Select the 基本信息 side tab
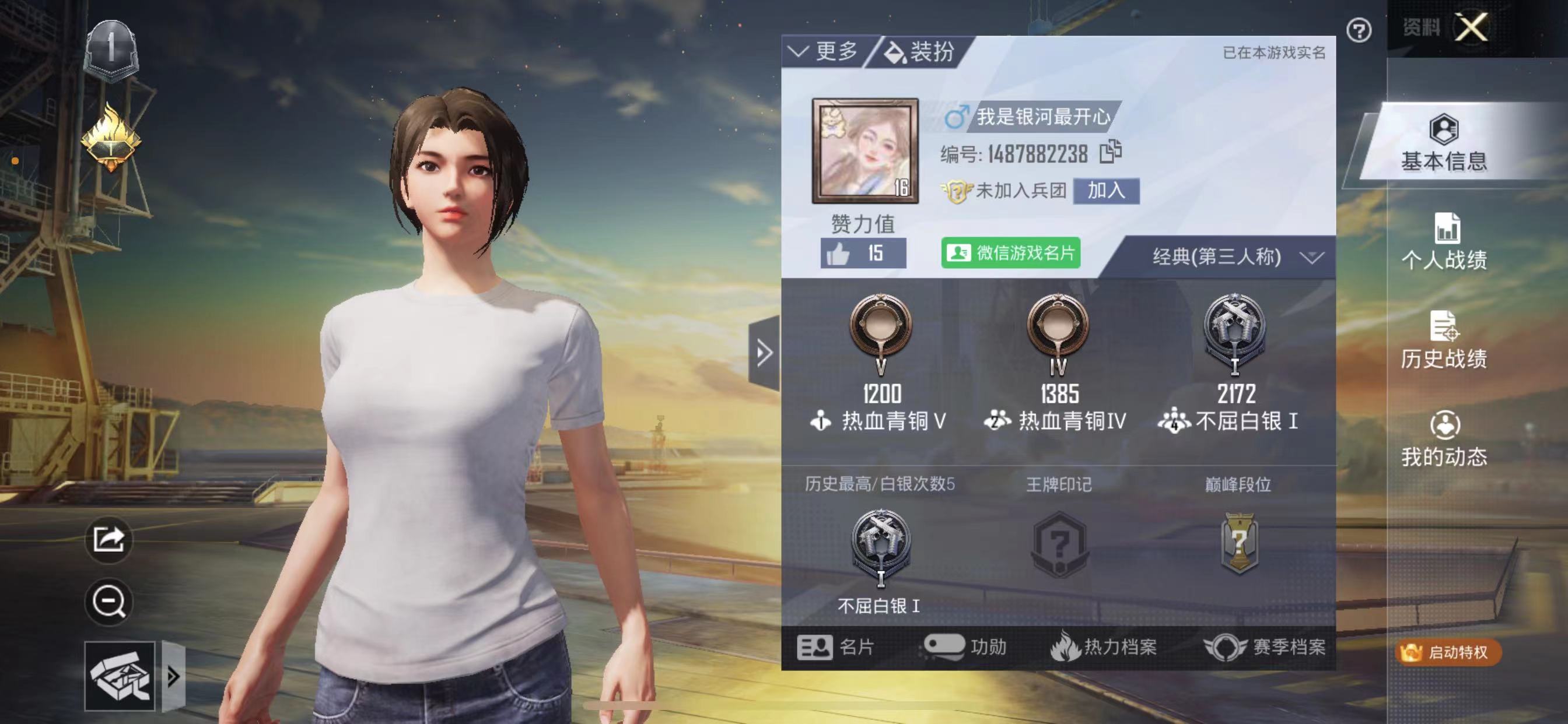Image resolution: width=1568 pixels, height=724 pixels. (1443, 143)
